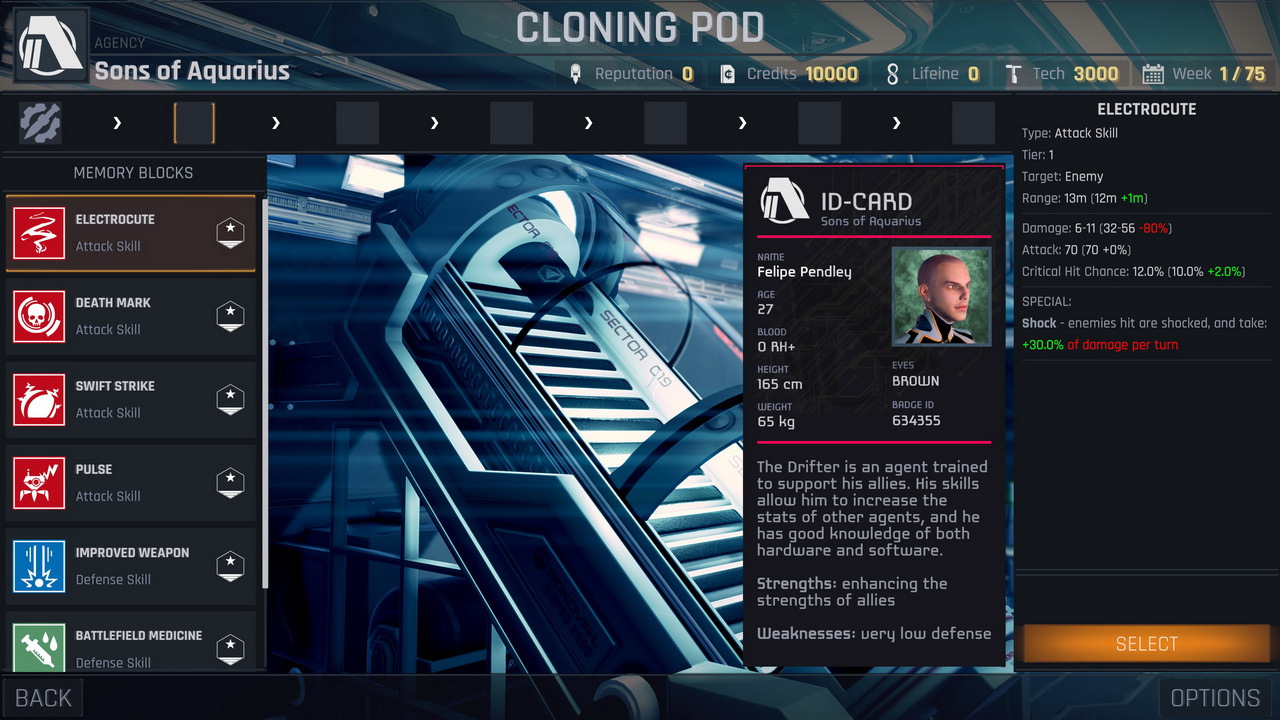1280x720 pixels.
Task: Select the highlighted orange-bordered skill slot
Action: point(194,123)
